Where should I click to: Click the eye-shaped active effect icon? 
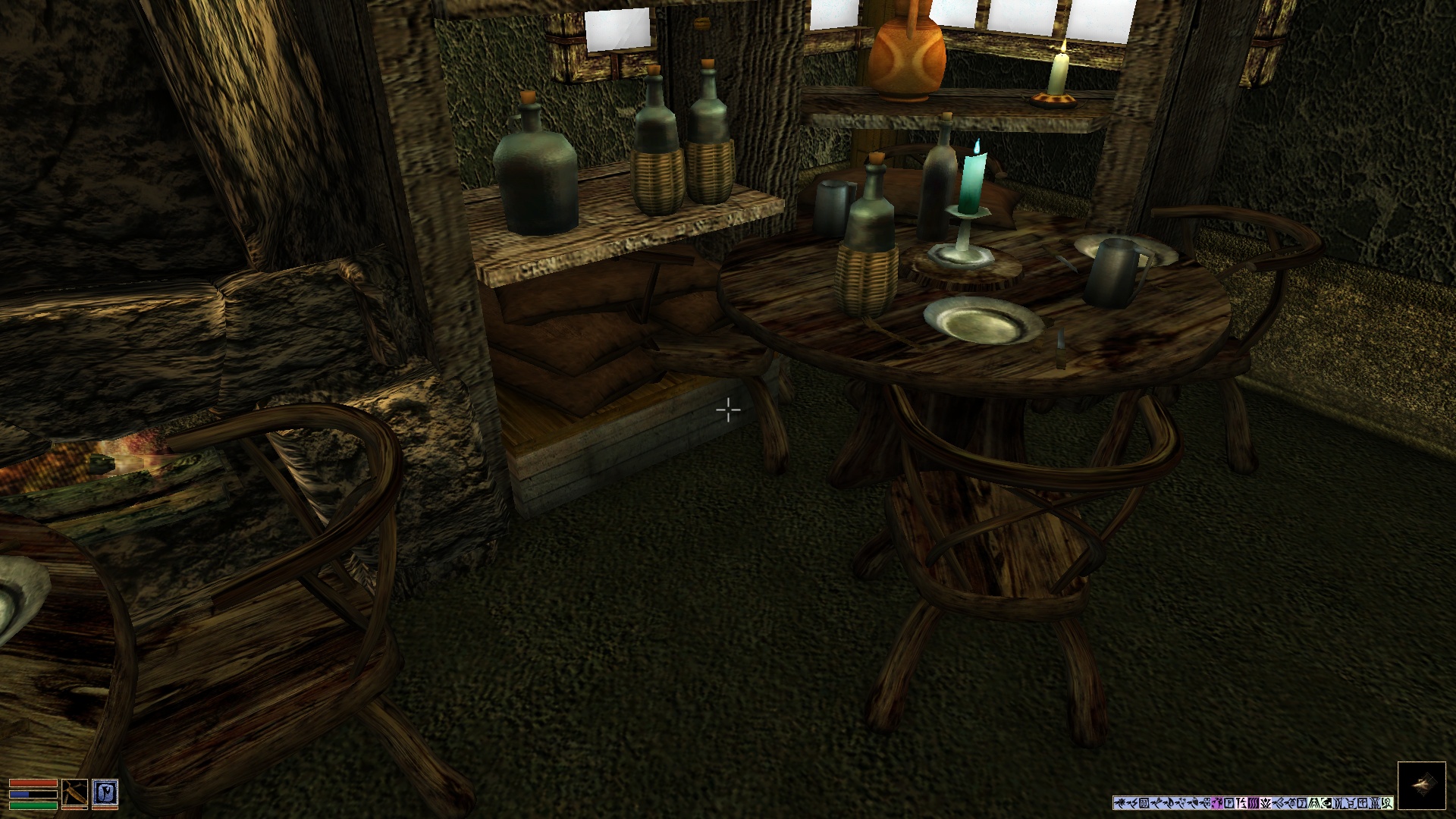pyautogui.click(x=1326, y=803)
